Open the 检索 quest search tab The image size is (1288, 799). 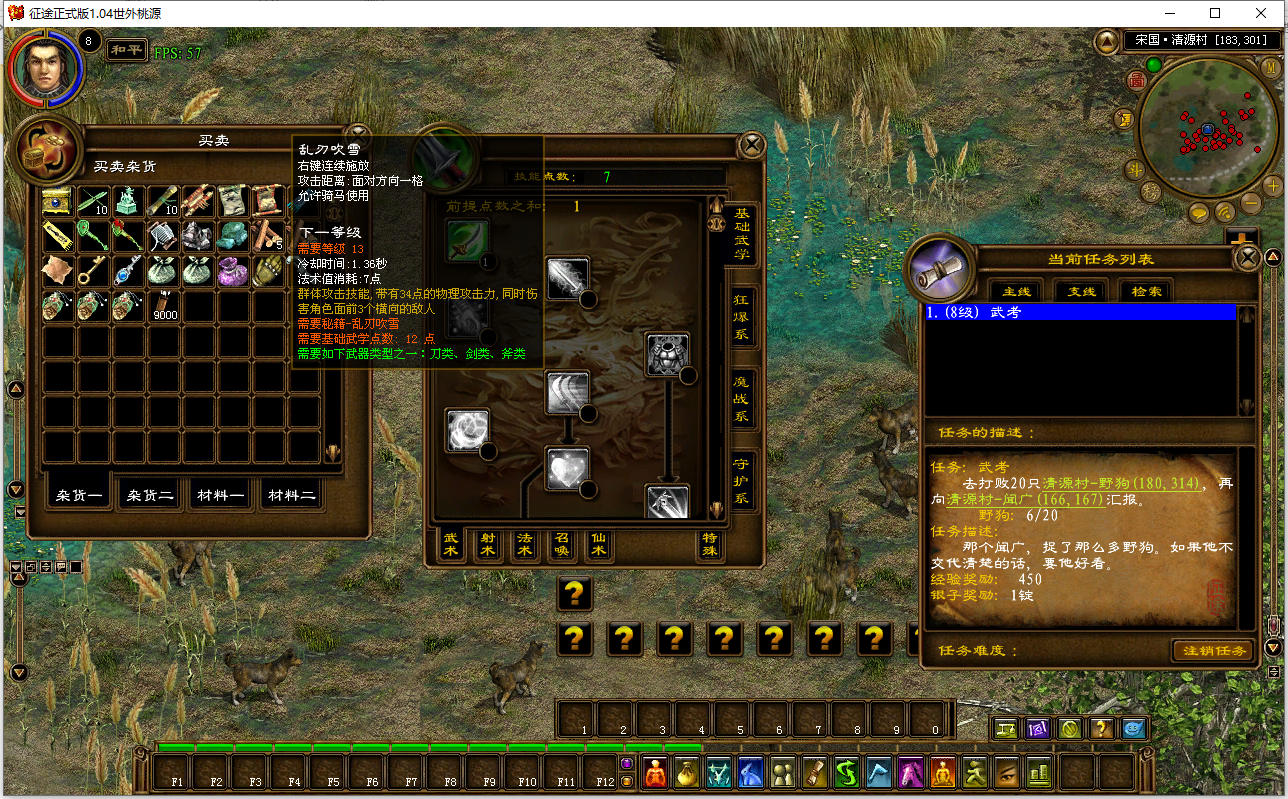(1146, 291)
